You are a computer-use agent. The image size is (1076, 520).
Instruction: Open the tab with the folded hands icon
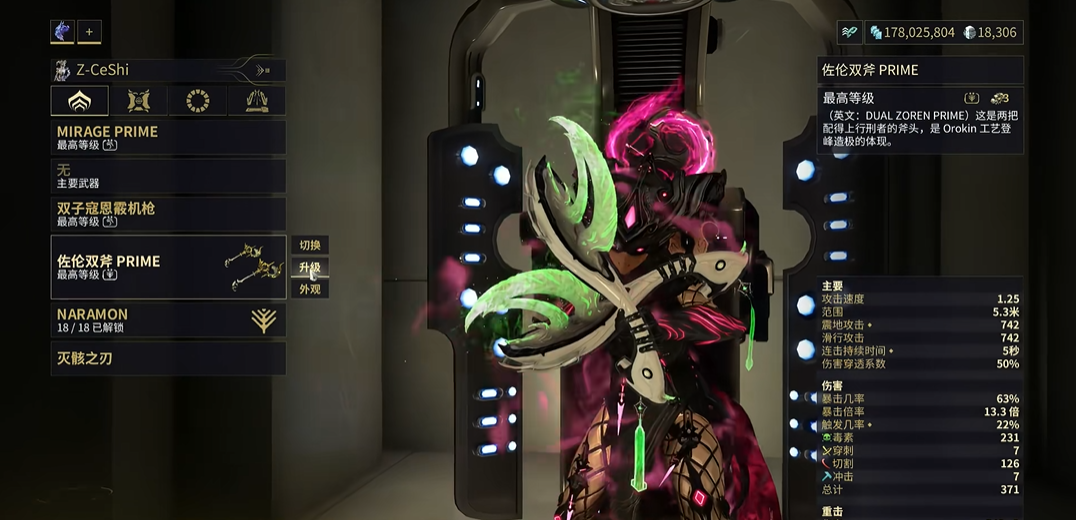pyautogui.click(x=256, y=101)
